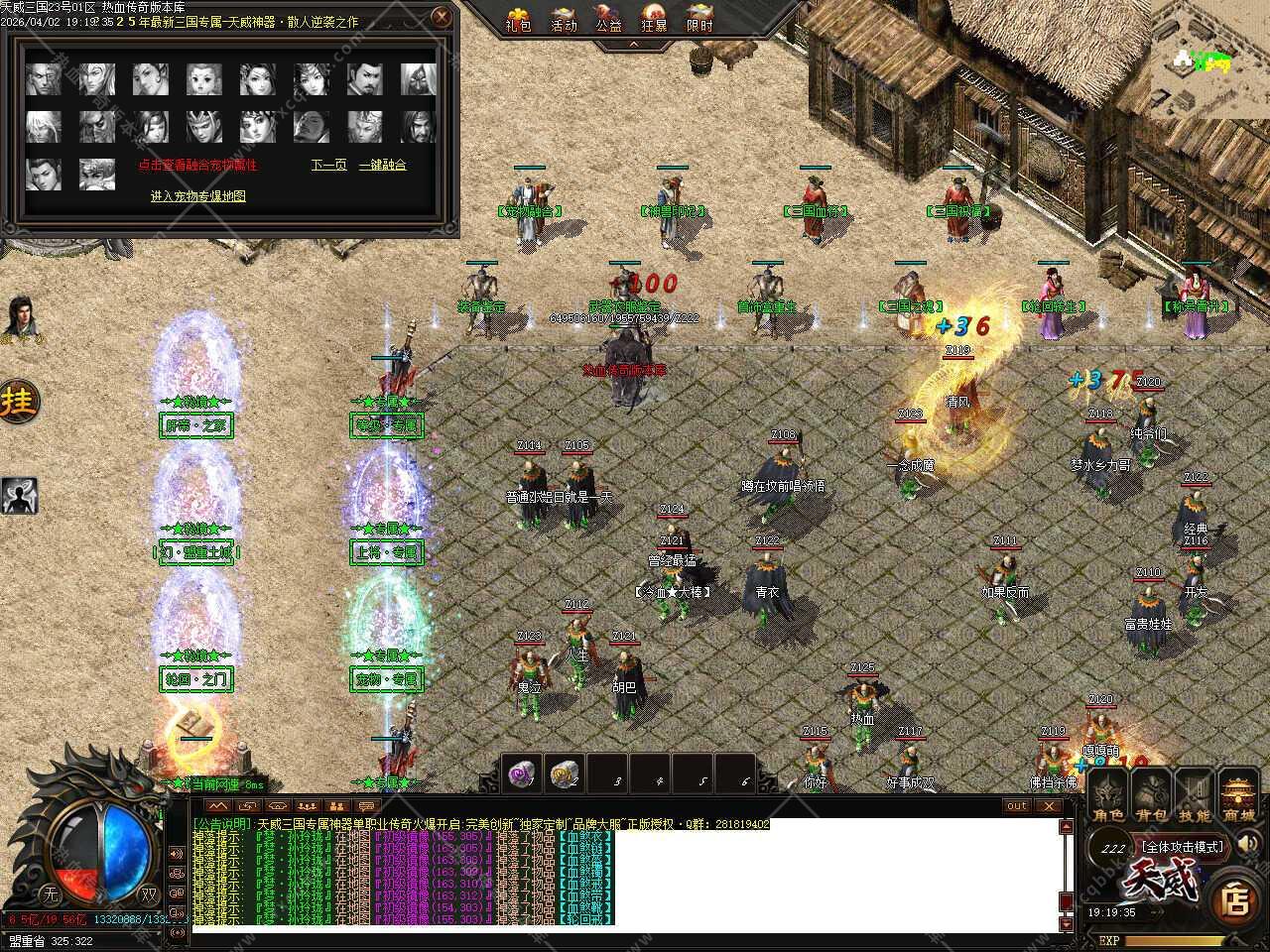Use the purple scroll in hotbar slot 1
The height and width of the screenshot is (952, 1270).
point(522,773)
